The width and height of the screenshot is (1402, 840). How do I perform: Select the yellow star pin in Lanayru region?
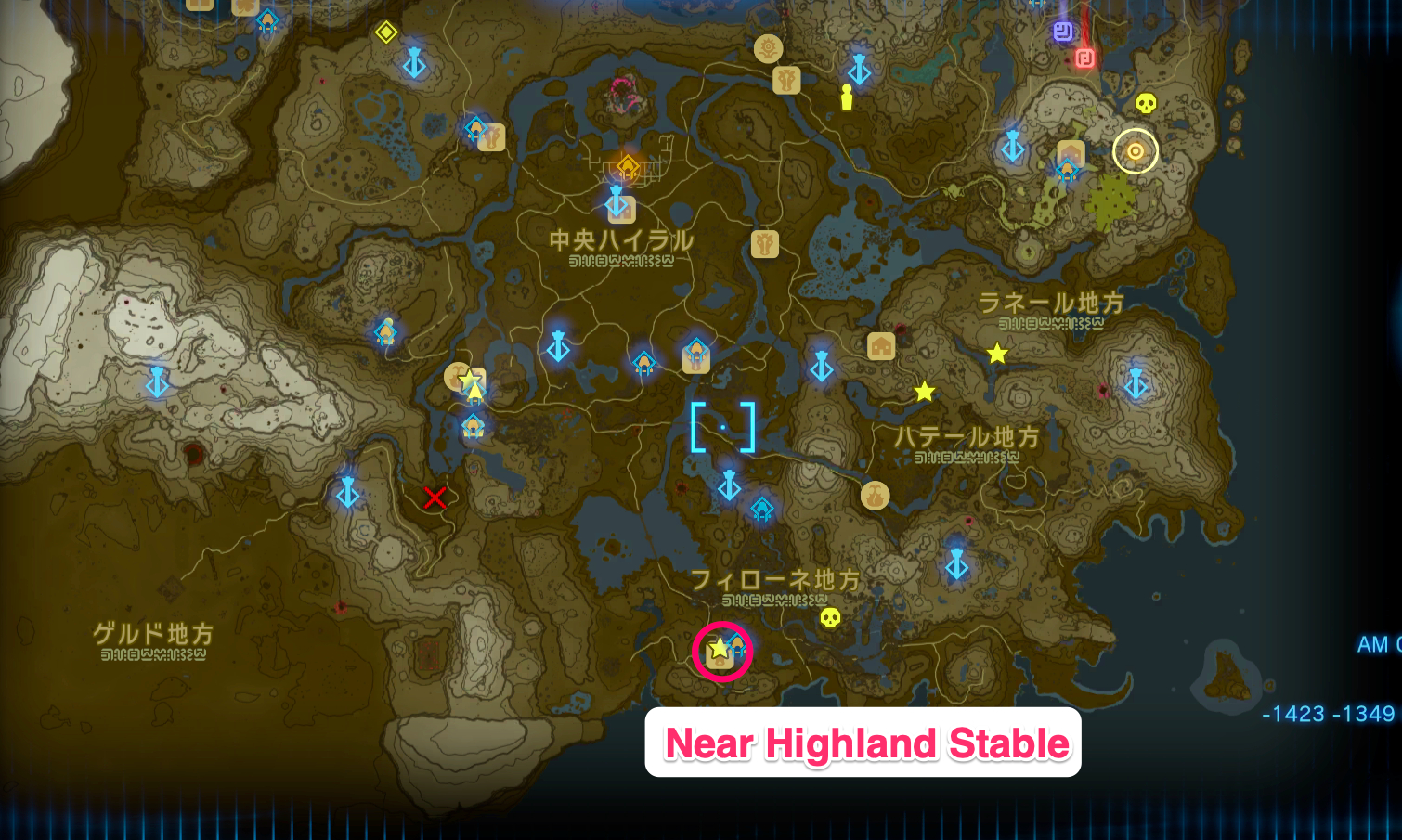click(x=996, y=351)
